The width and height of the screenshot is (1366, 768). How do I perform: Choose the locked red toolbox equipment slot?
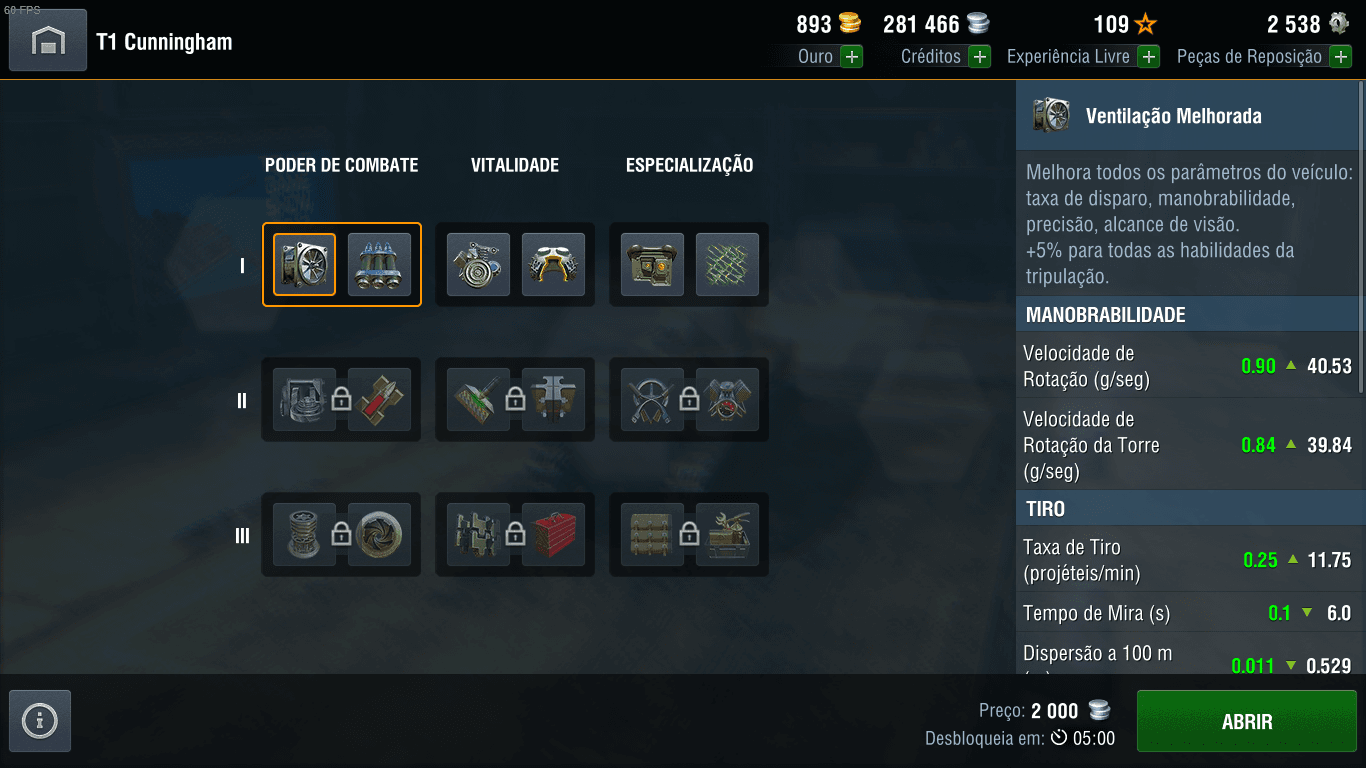553,535
